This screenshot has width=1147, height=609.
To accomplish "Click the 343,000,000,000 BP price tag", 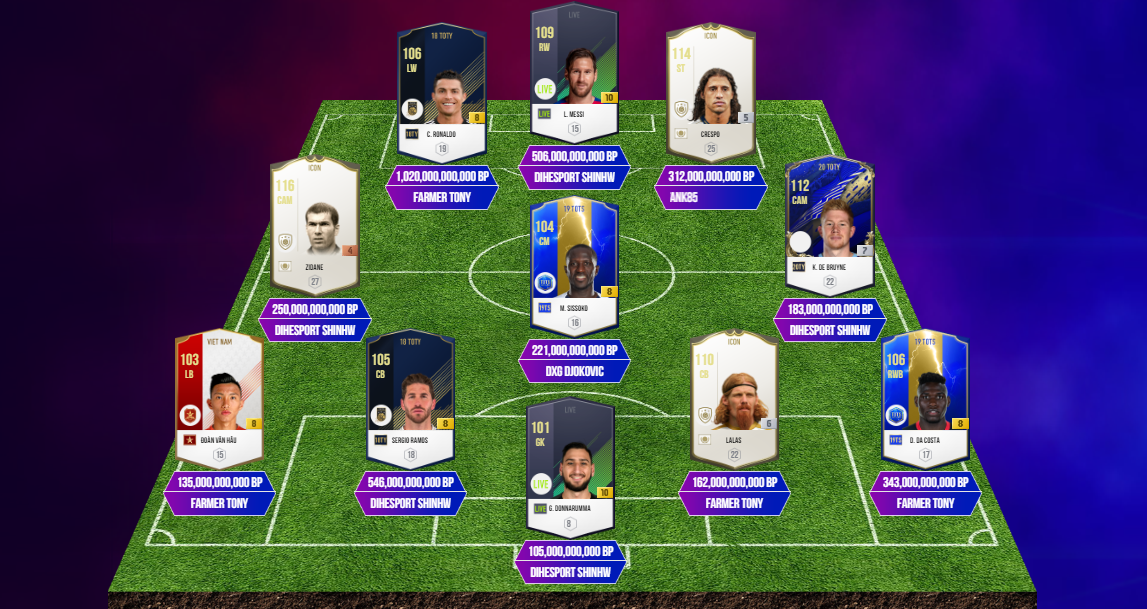I will (x=925, y=482).
